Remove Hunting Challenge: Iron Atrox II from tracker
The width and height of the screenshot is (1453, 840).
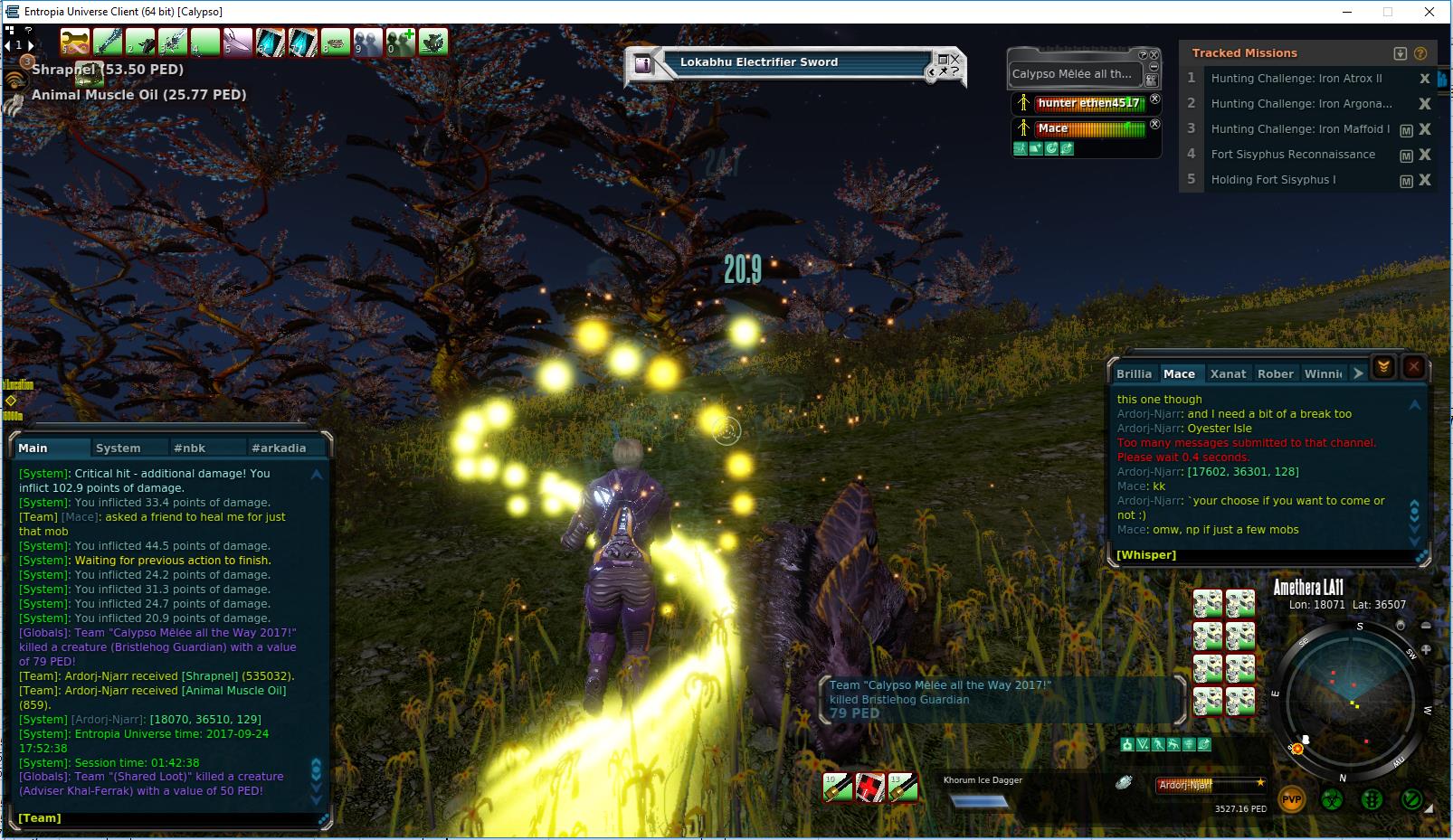click(1425, 79)
